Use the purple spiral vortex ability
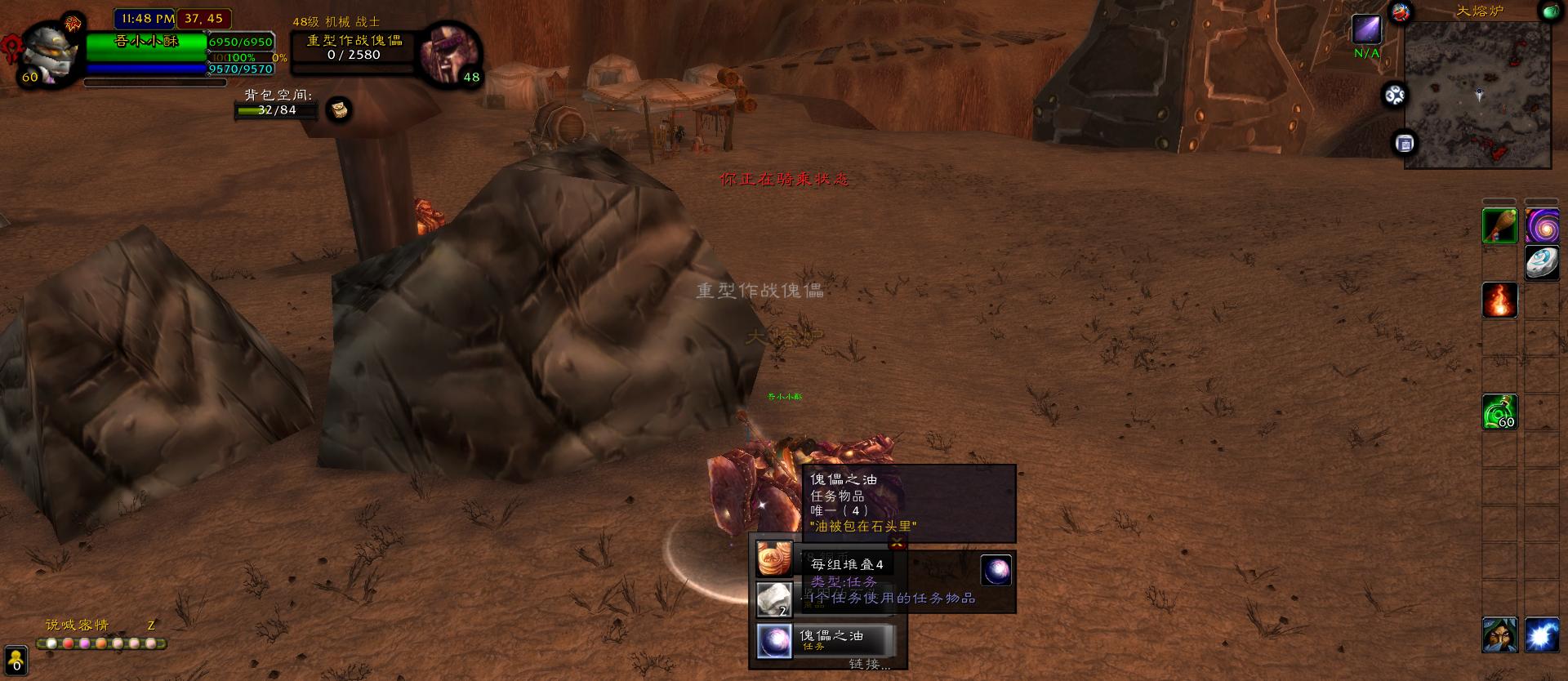The width and height of the screenshot is (1568, 681). tap(1541, 225)
